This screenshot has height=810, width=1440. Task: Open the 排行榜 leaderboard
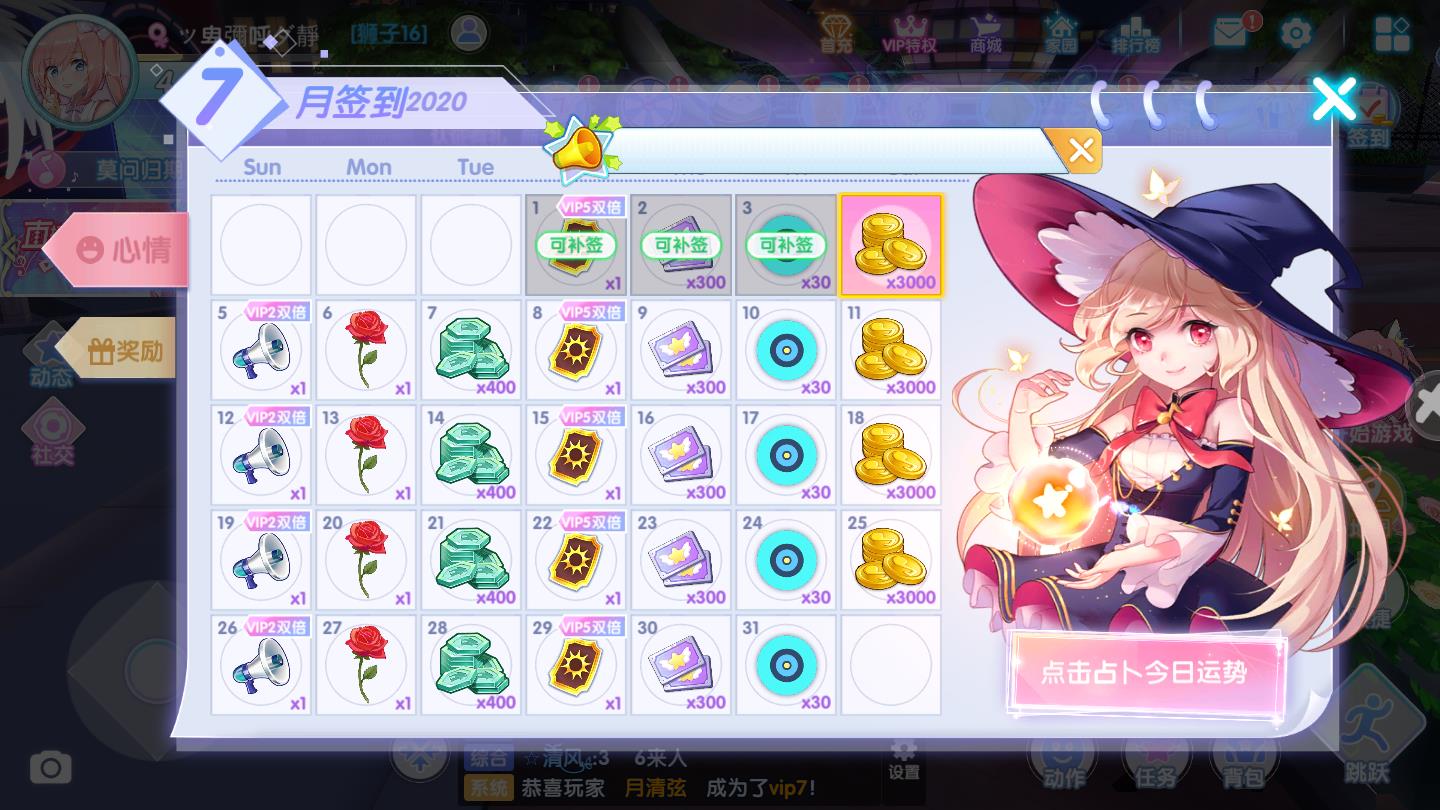(1136, 33)
